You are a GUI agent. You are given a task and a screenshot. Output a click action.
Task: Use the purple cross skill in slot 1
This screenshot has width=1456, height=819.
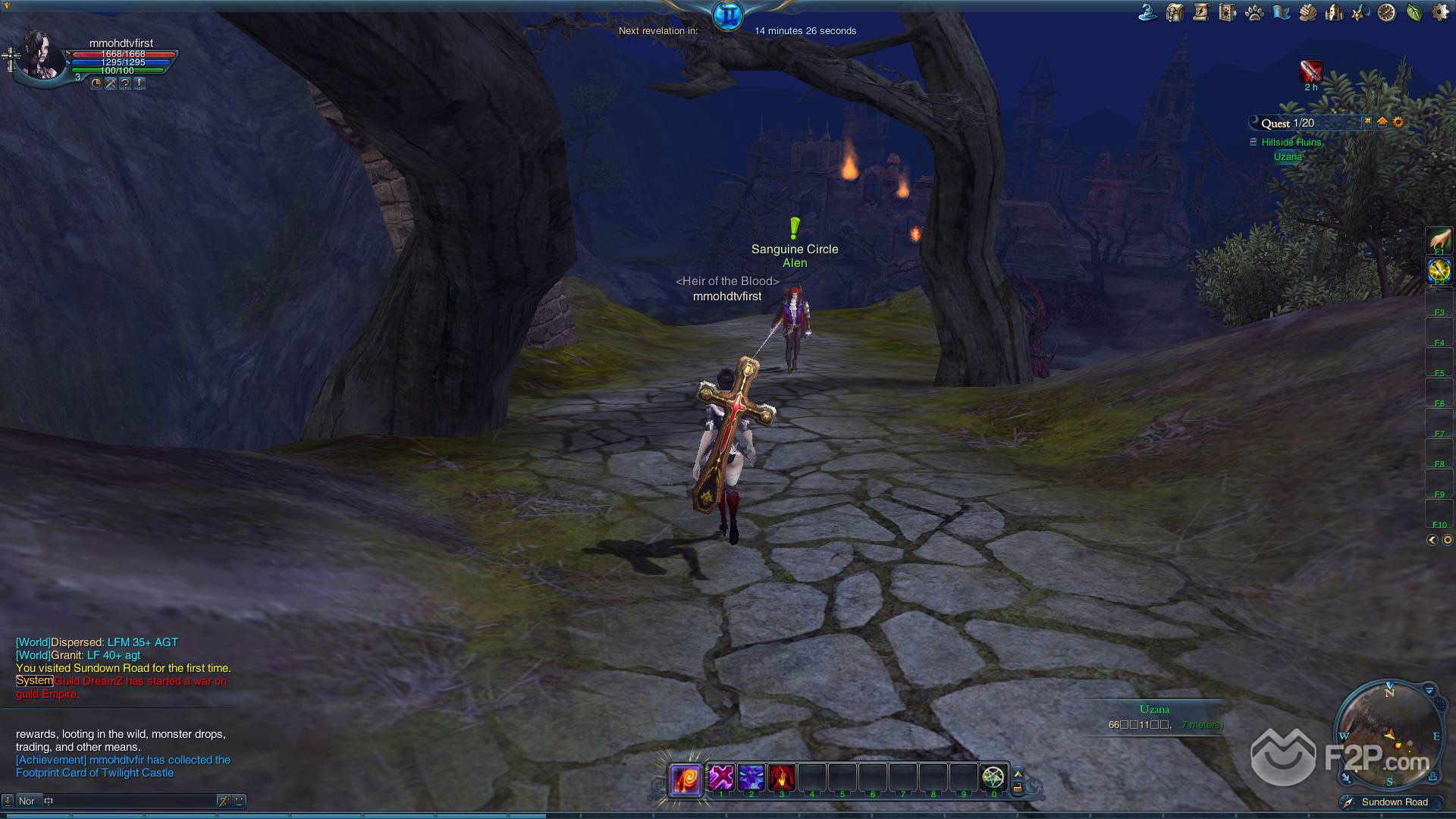pyautogui.click(x=721, y=777)
